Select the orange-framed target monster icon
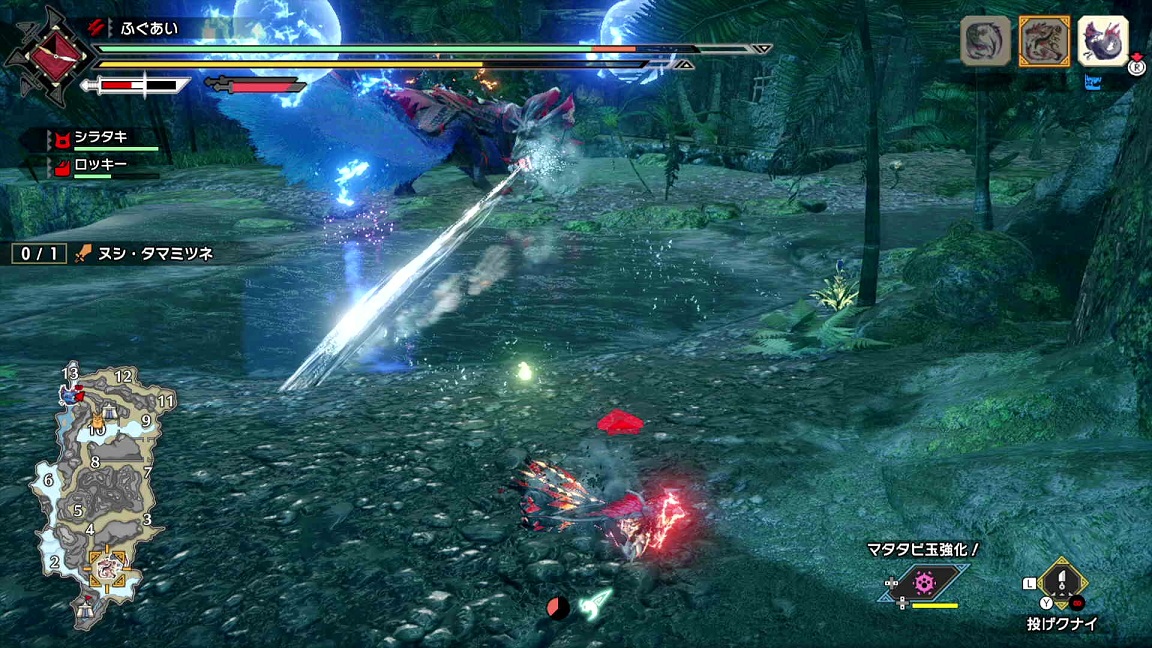 [x=1044, y=42]
